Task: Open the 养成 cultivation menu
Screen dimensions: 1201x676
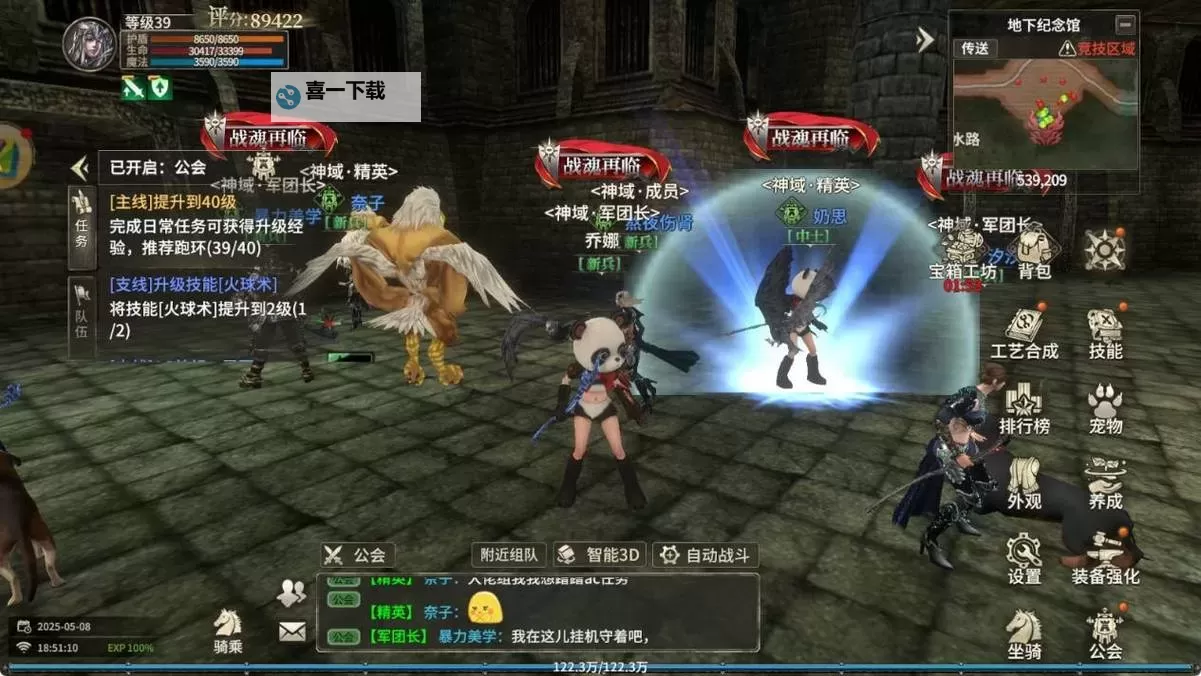Action: coord(1105,483)
